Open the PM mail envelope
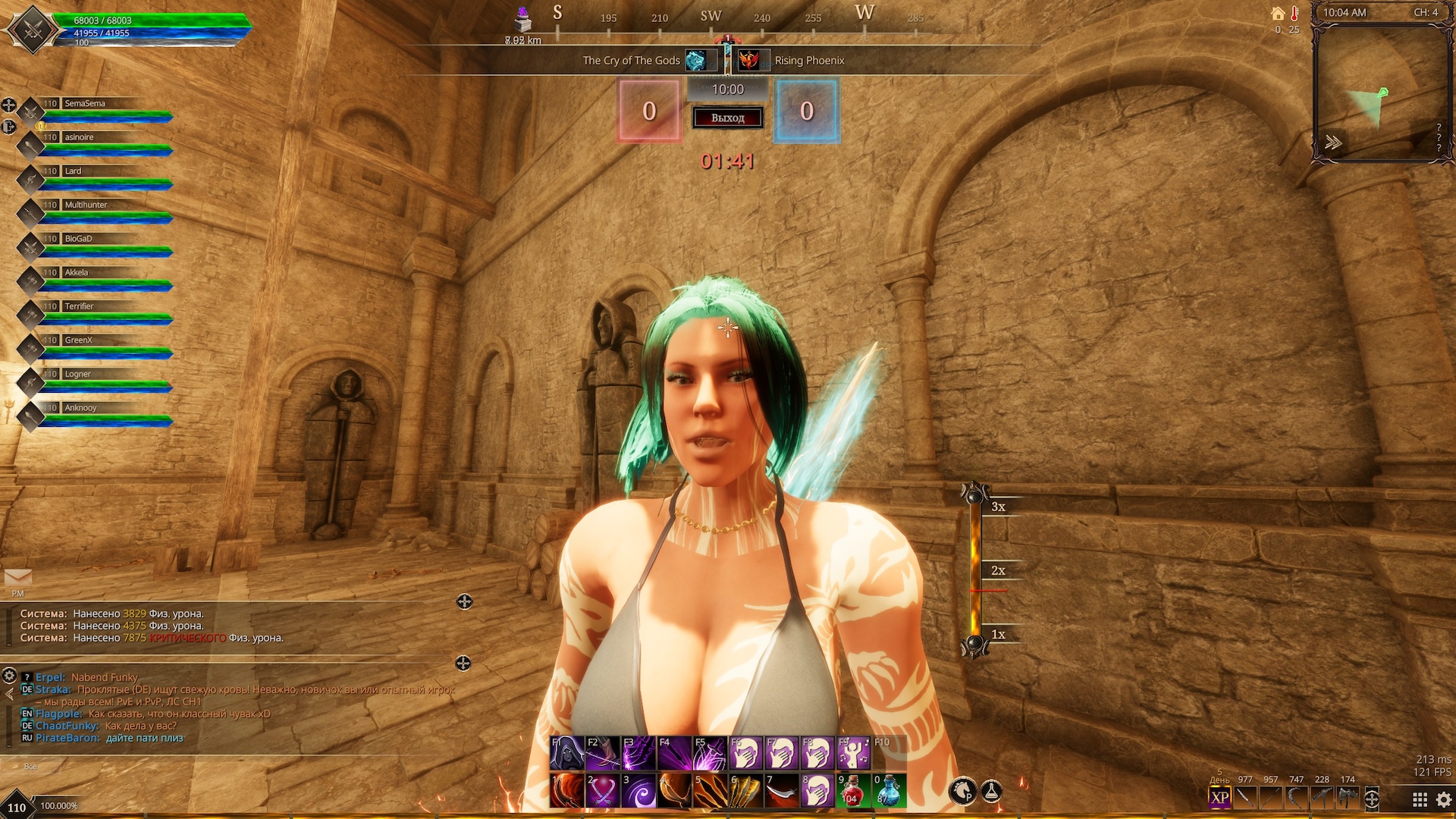The image size is (1456, 819). 17,579
